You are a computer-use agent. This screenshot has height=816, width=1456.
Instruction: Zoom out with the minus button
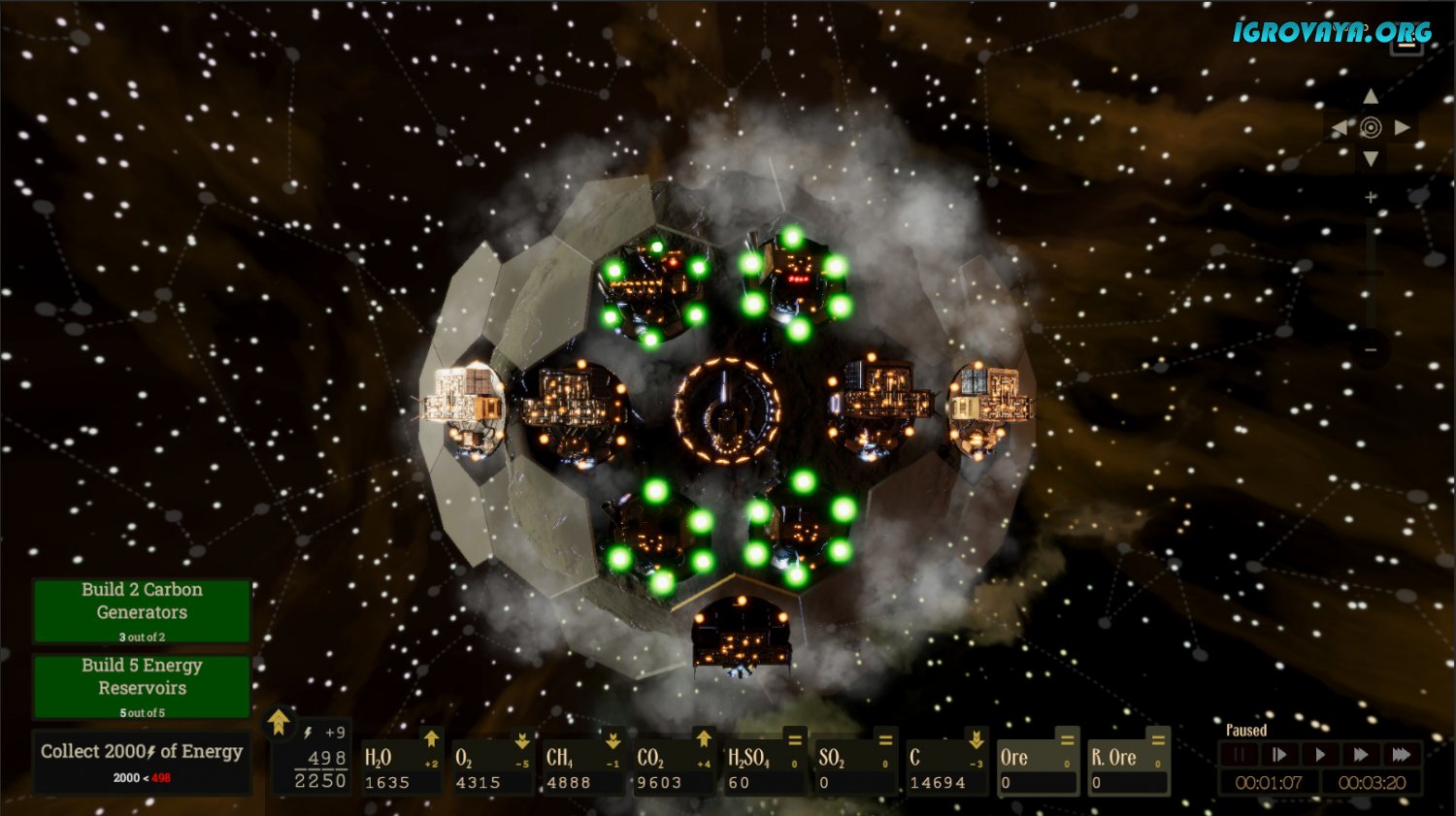(1371, 349)
